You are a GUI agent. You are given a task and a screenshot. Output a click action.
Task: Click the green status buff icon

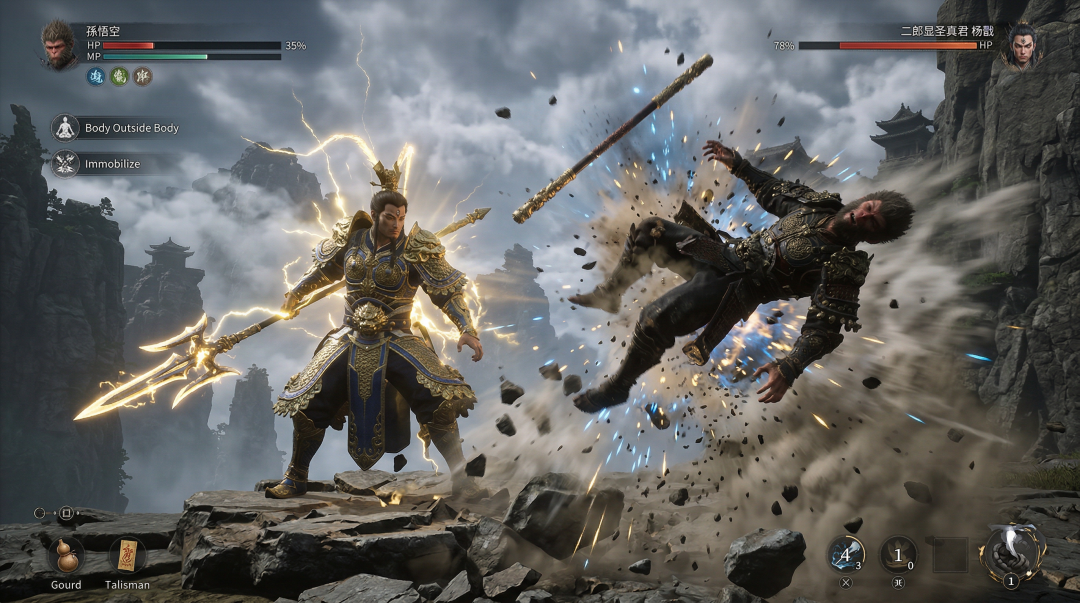(119, 76)
